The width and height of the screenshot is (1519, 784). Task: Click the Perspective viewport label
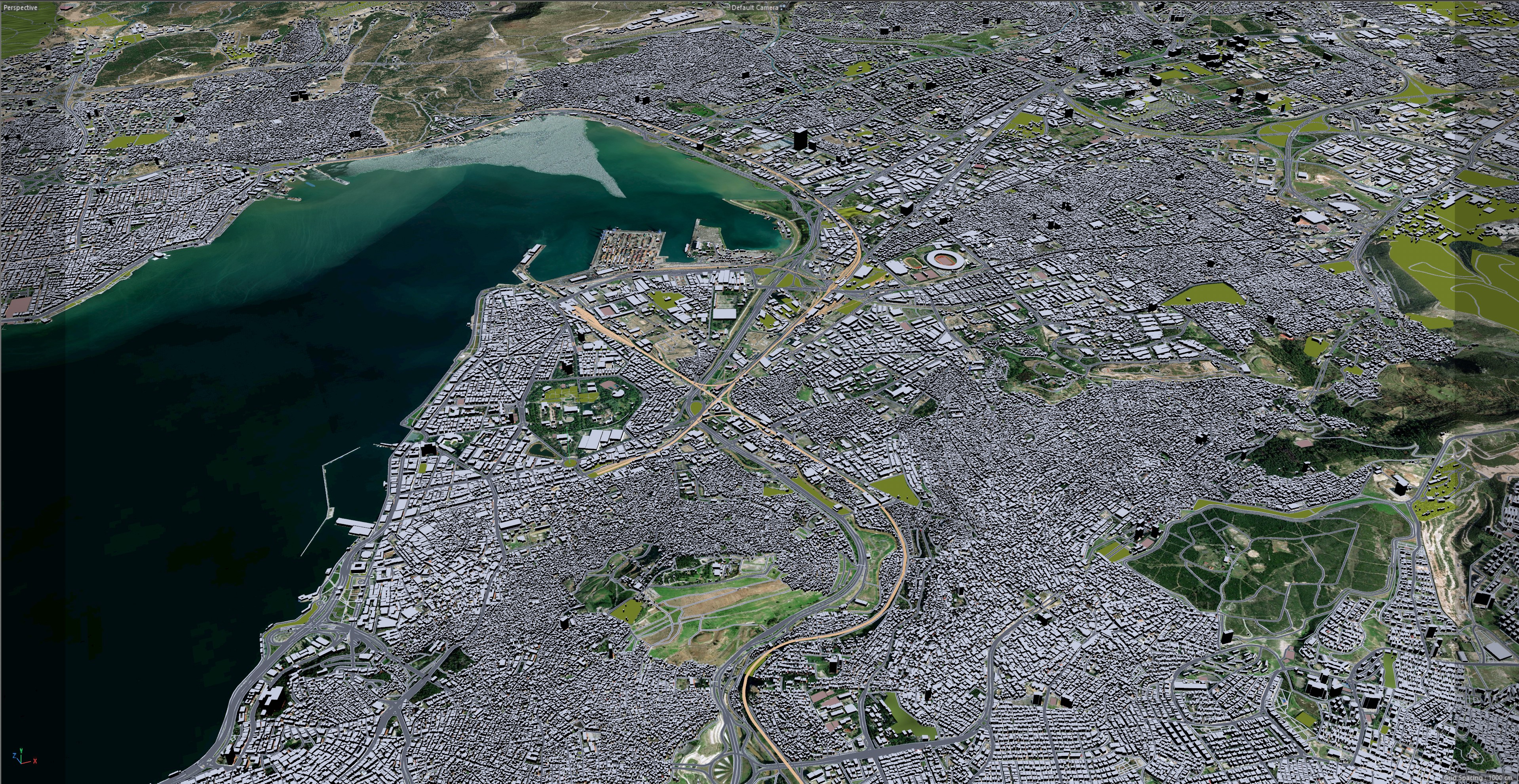point(21,8)
